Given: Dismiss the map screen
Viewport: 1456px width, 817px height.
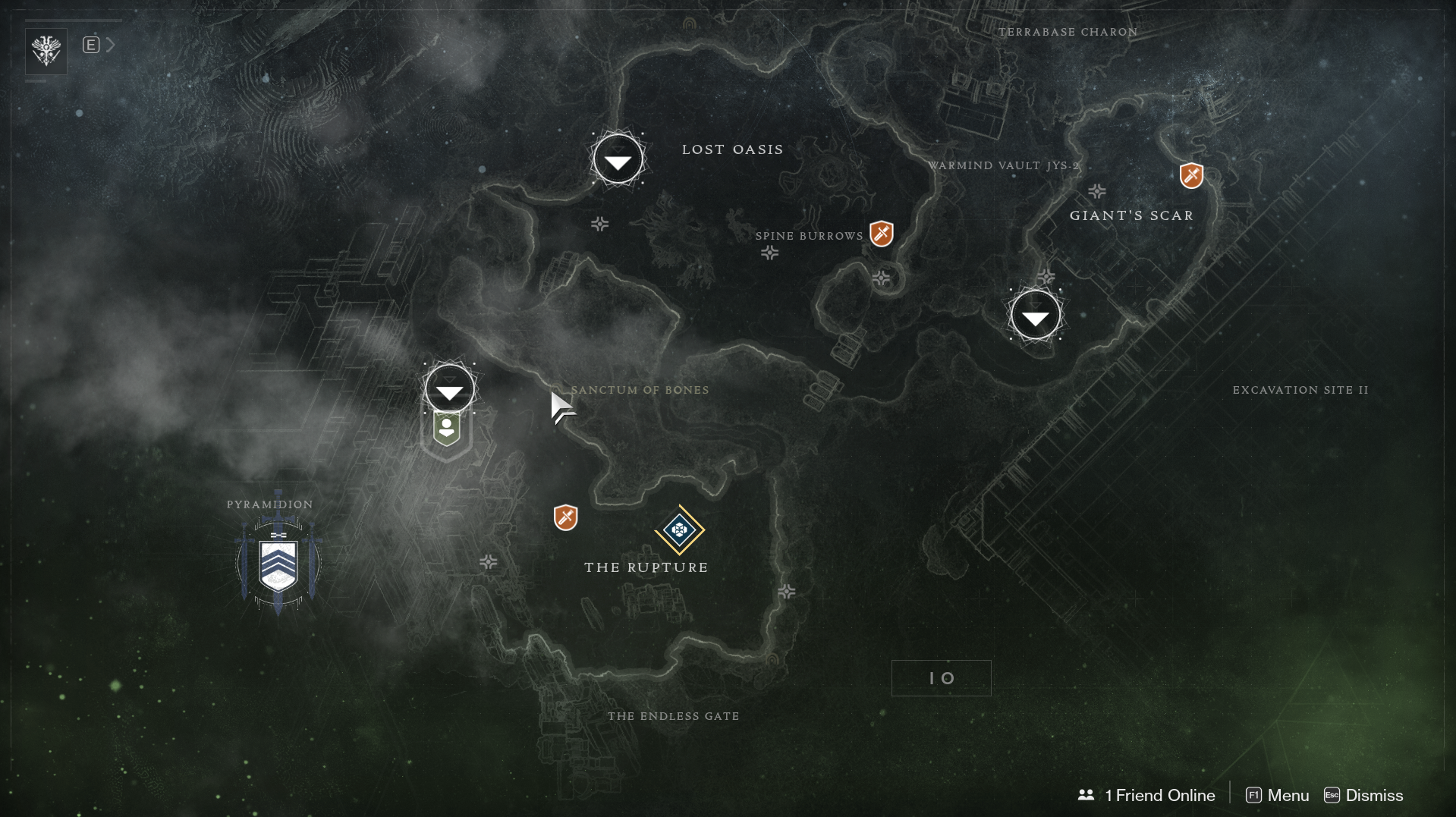Looking at the screenshot, I should tap(1363, 795).
